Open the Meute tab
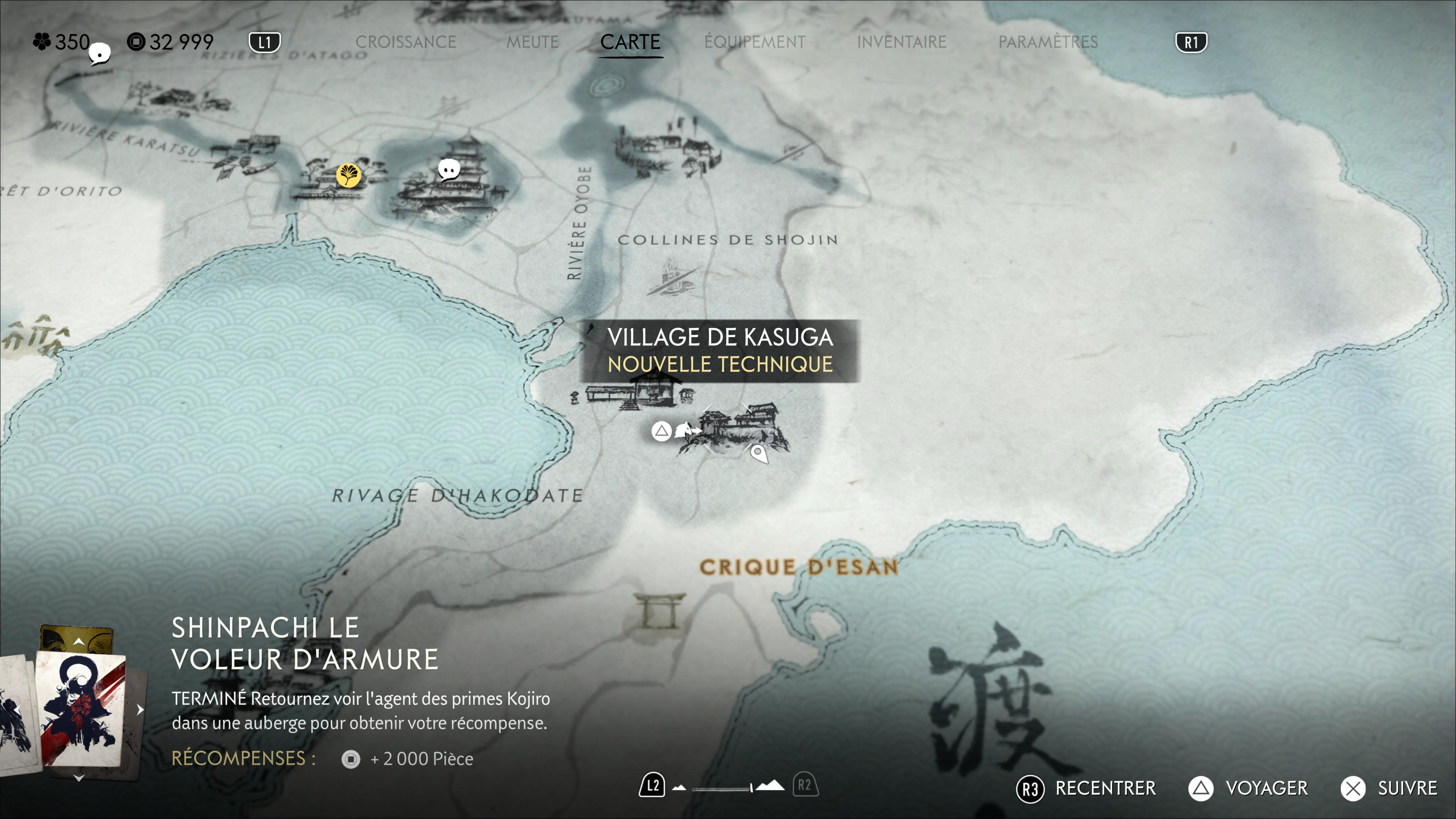This screenshot has width=1456, height=819. [532, 42]
